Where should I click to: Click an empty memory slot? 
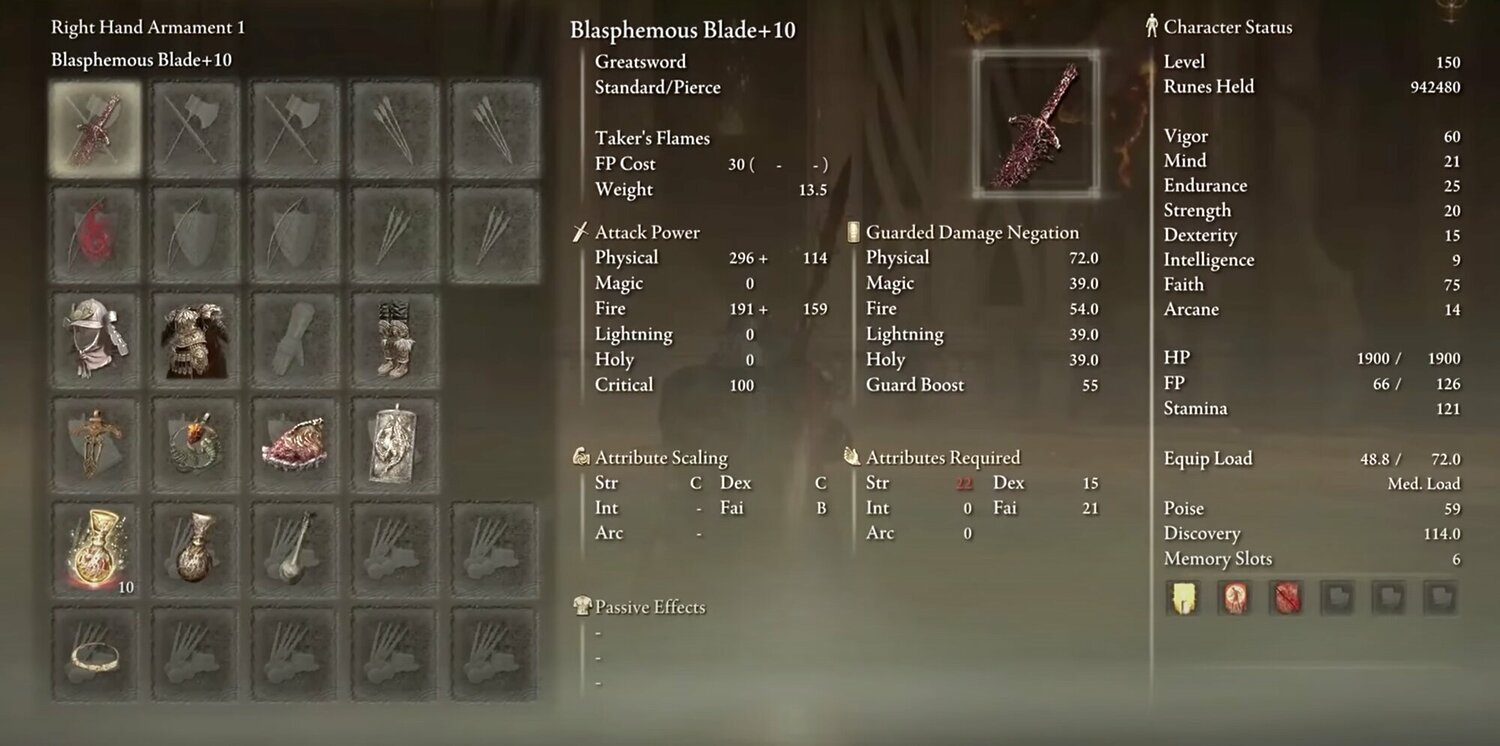1336,598
